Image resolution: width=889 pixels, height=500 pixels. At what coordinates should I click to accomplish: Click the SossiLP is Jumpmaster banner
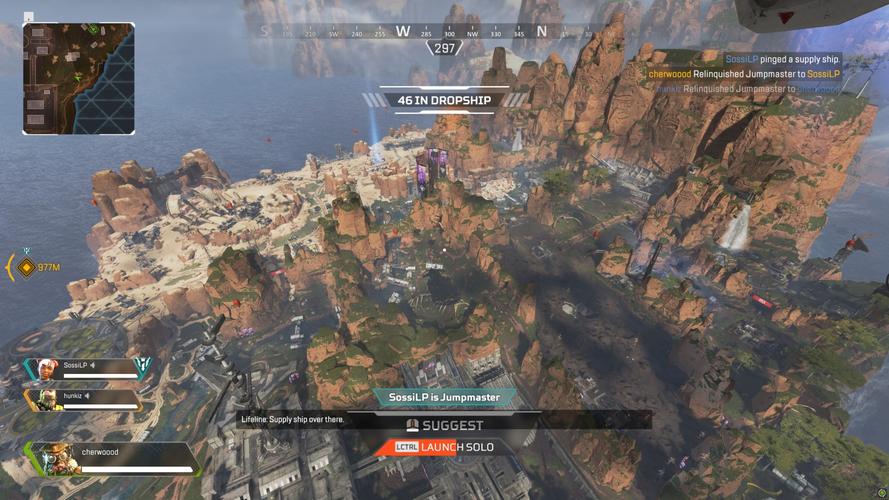(444, 397)
